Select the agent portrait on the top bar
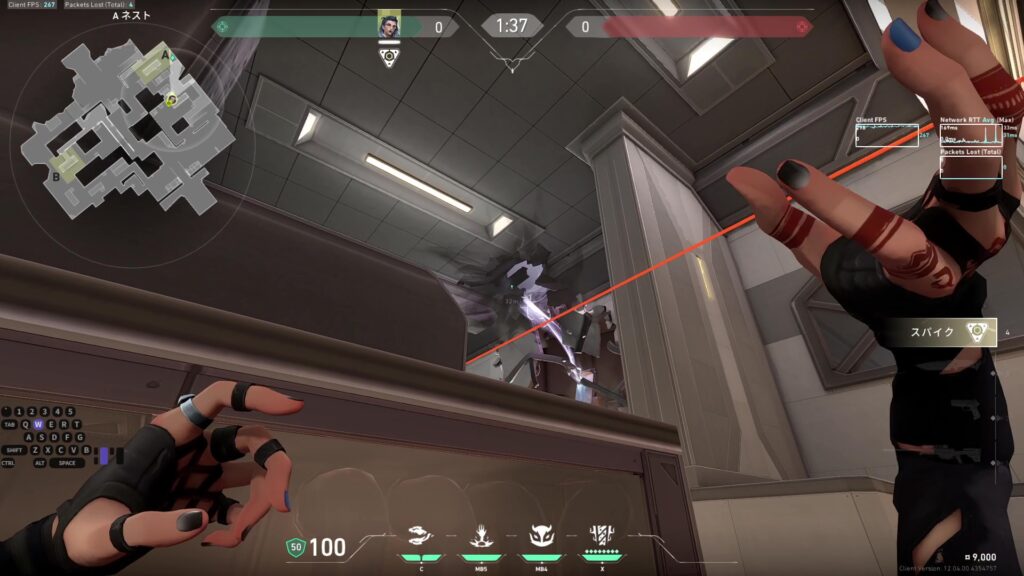 [389, 26]
